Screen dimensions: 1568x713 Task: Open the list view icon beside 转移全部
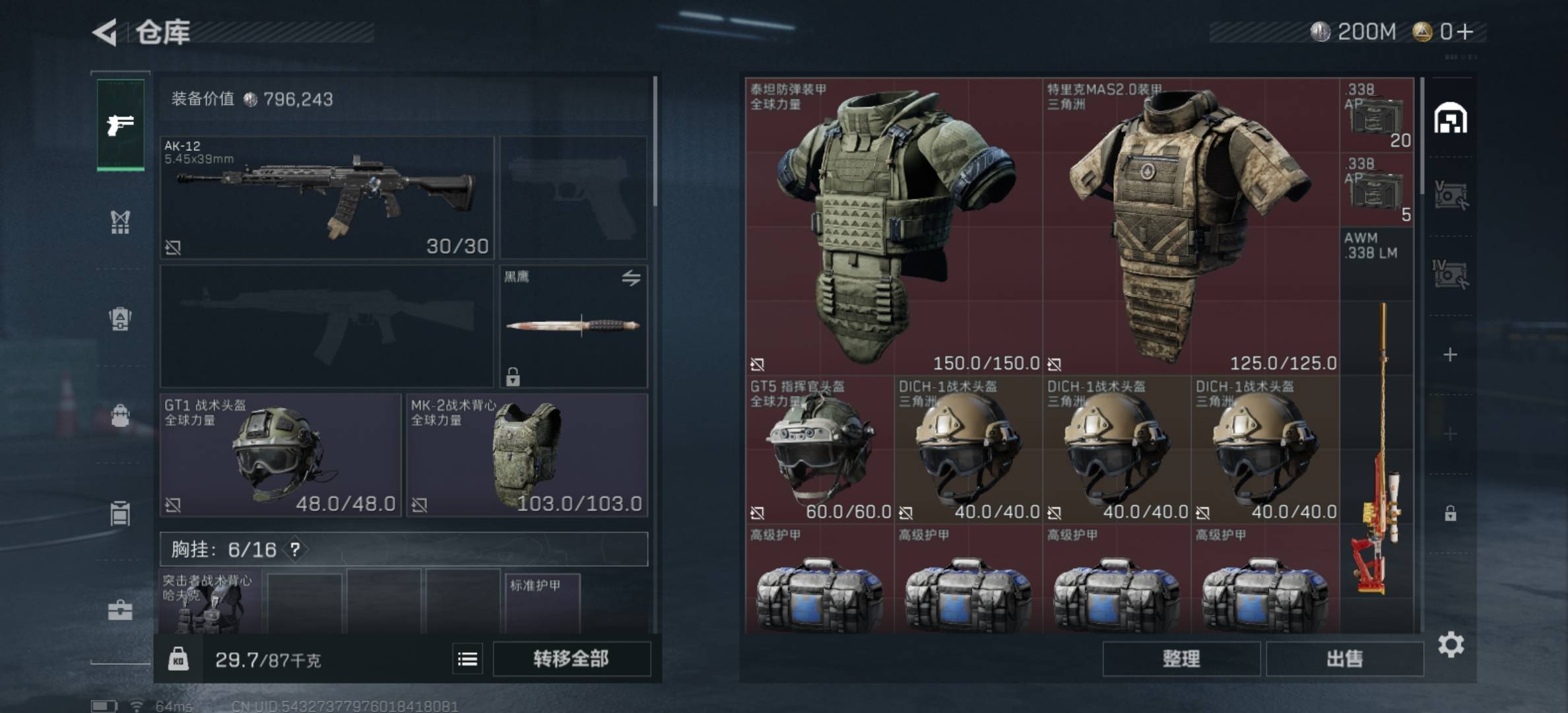coord(467,659)
